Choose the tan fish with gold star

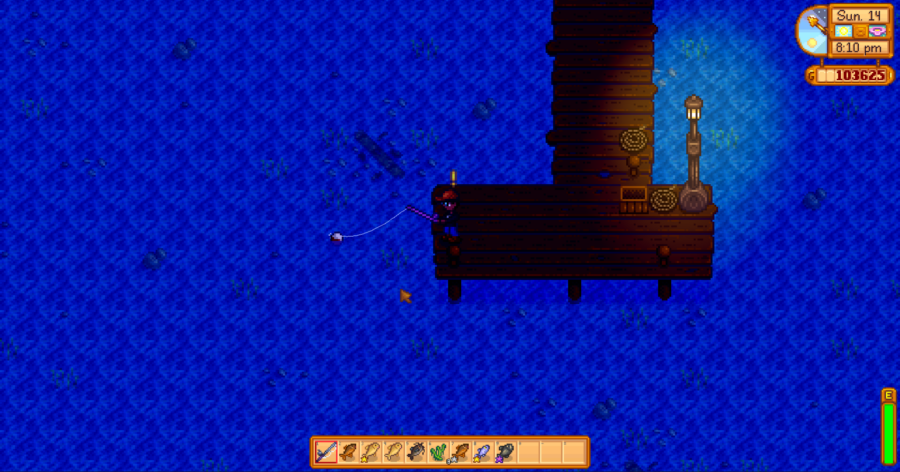click(x=371, y=452)
